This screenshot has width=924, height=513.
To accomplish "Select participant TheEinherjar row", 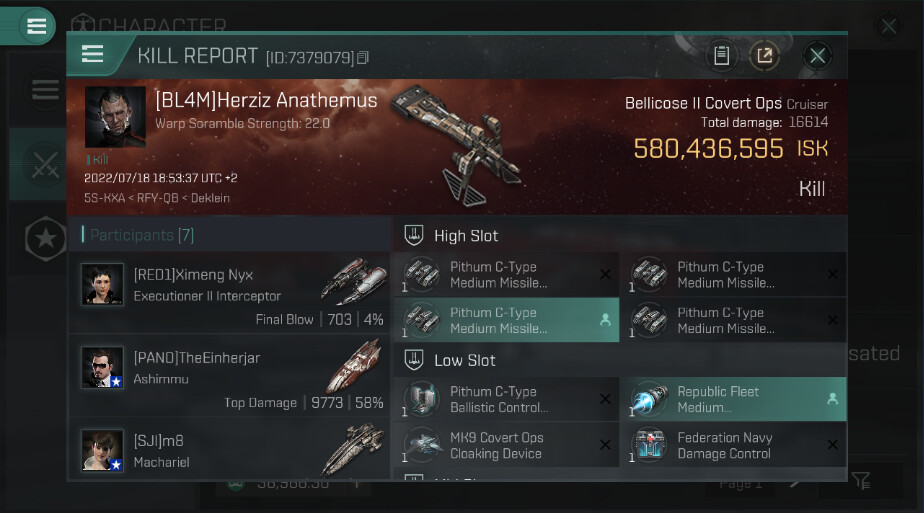I will [x=229, y=375].
